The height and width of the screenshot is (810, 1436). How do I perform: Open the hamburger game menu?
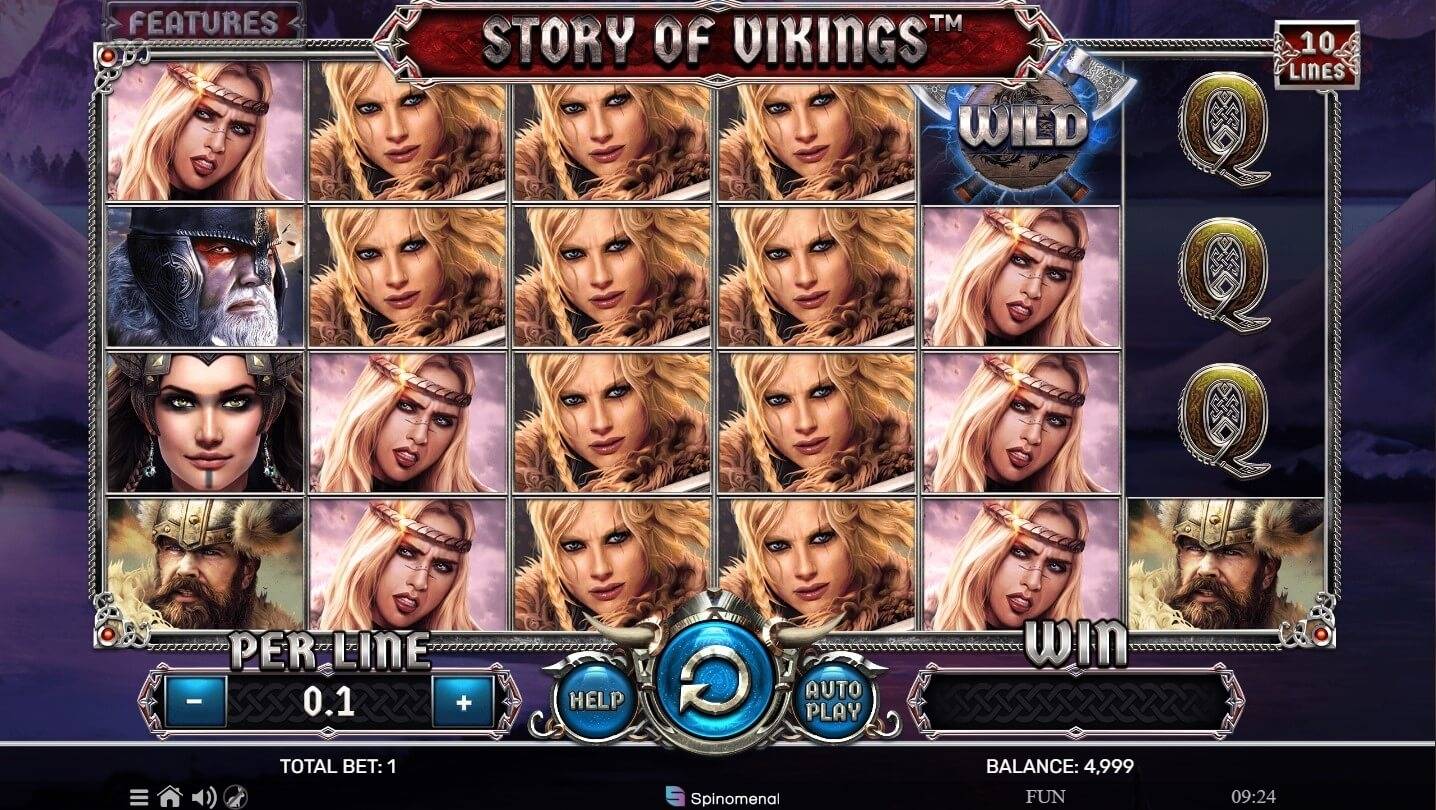pyautogui.click(x=138, y=798)
